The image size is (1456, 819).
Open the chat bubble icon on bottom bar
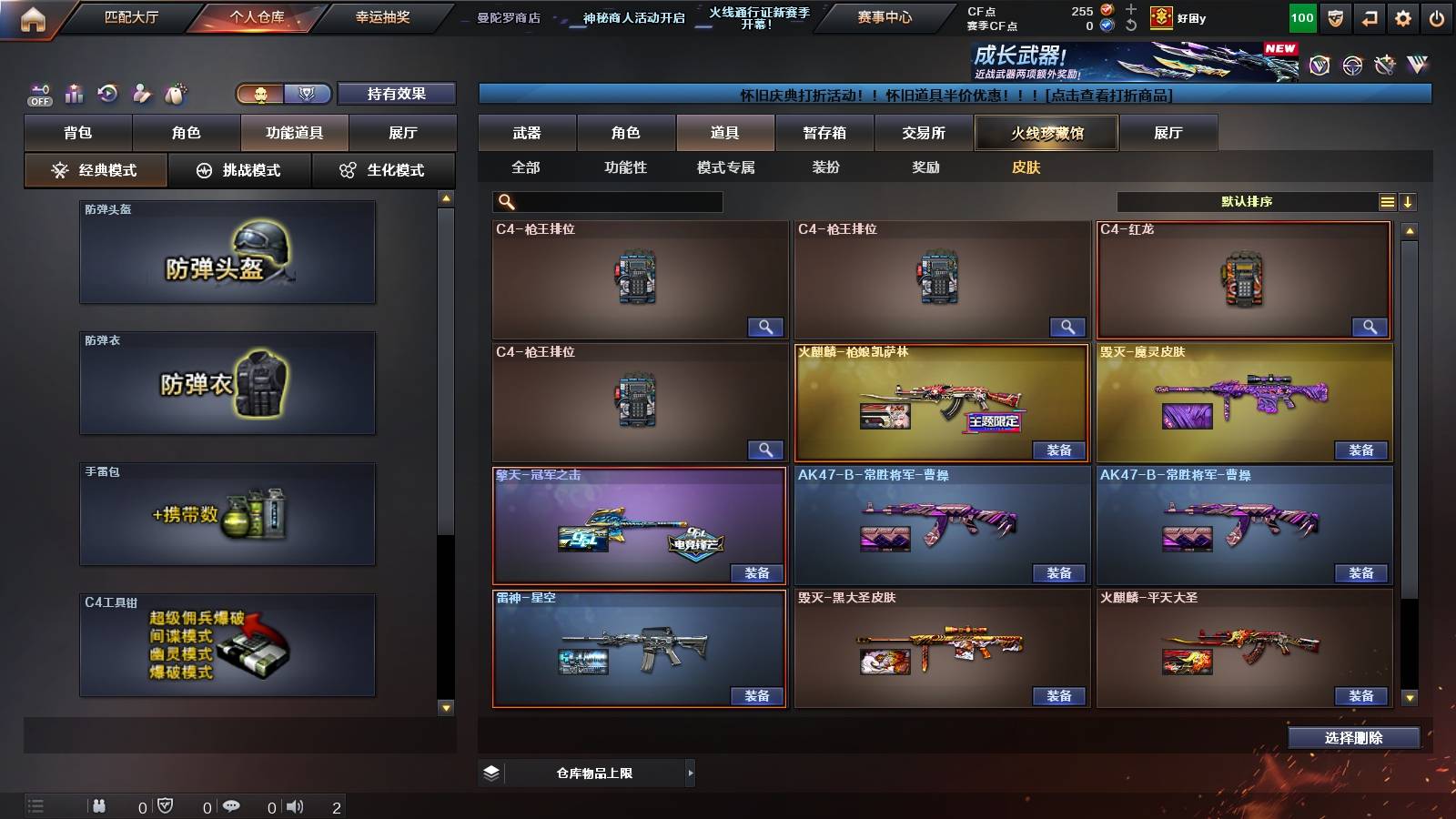pos(233,806)
